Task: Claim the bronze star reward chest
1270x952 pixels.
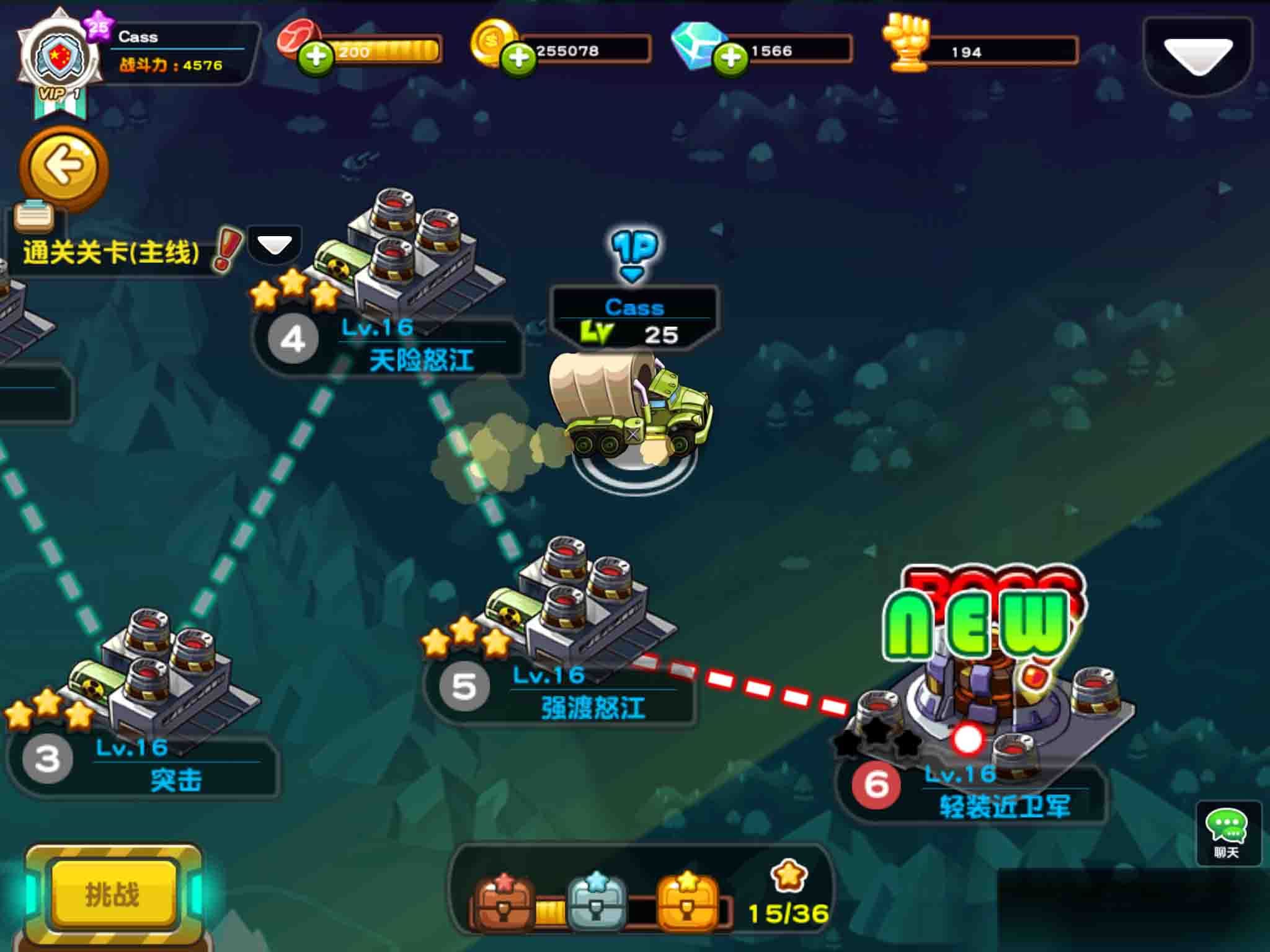Action: (x=504, y=903)
